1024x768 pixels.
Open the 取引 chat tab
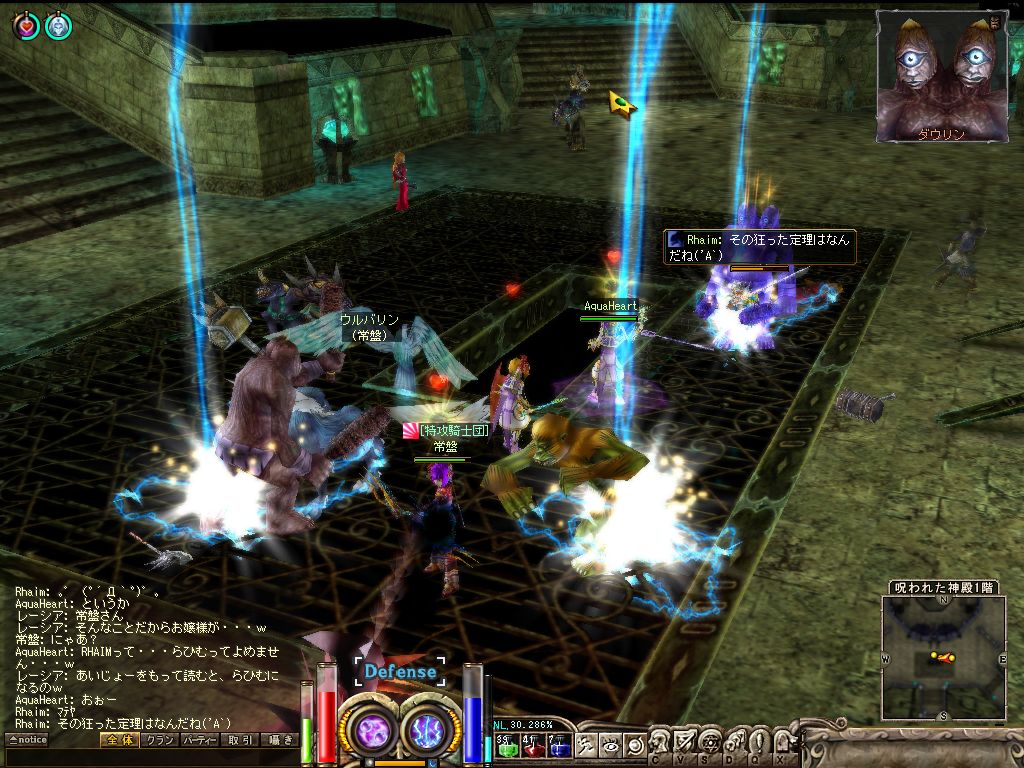[240, 740]
